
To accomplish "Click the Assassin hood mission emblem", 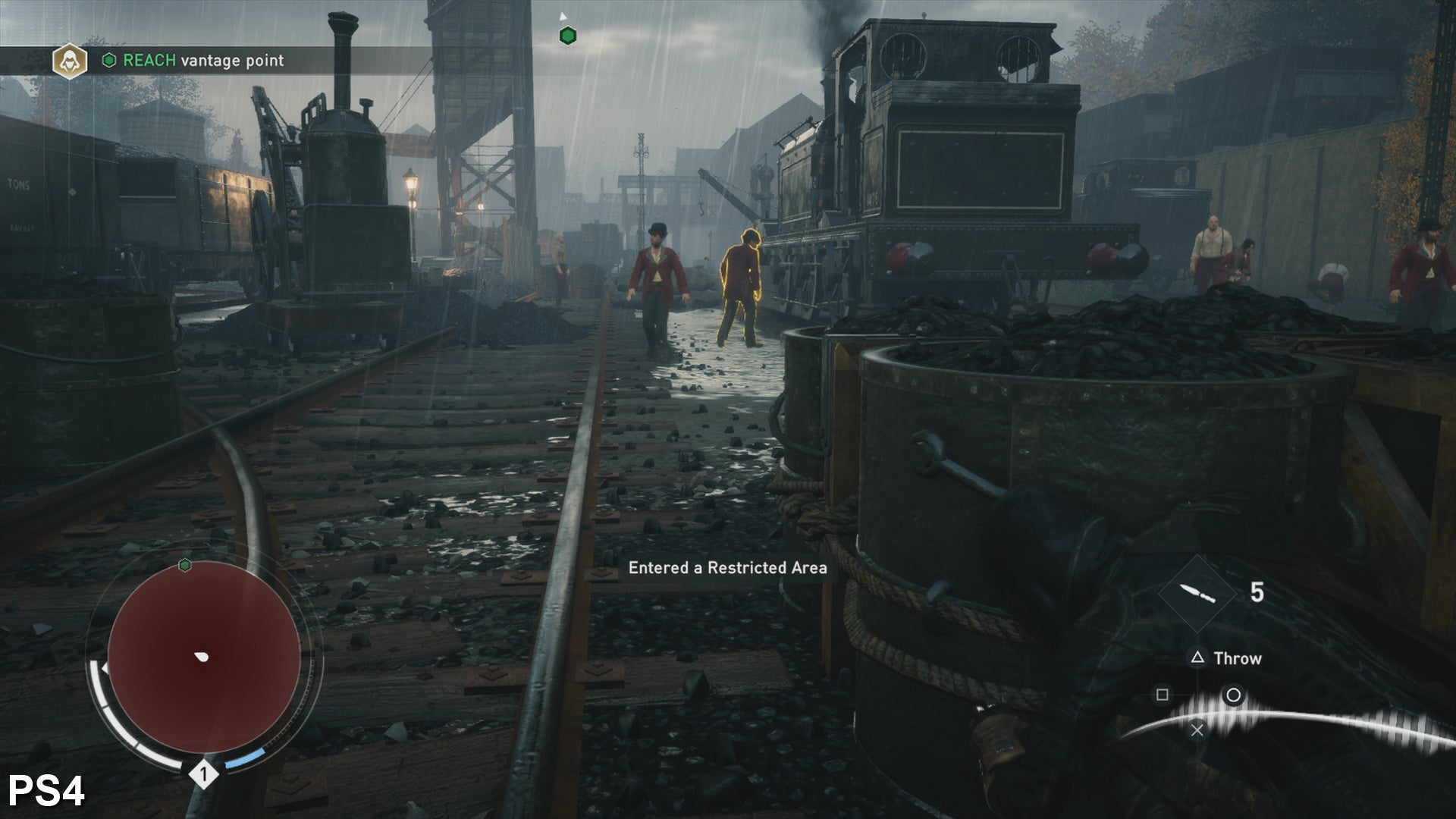I will [x=69, y=61].
